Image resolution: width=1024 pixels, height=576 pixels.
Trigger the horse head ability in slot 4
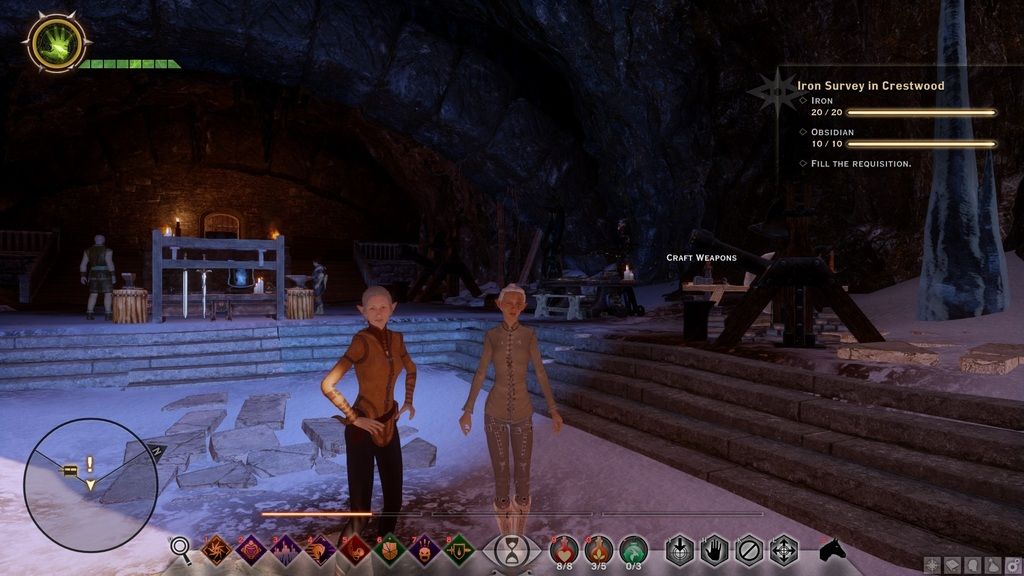pos(320,549)
